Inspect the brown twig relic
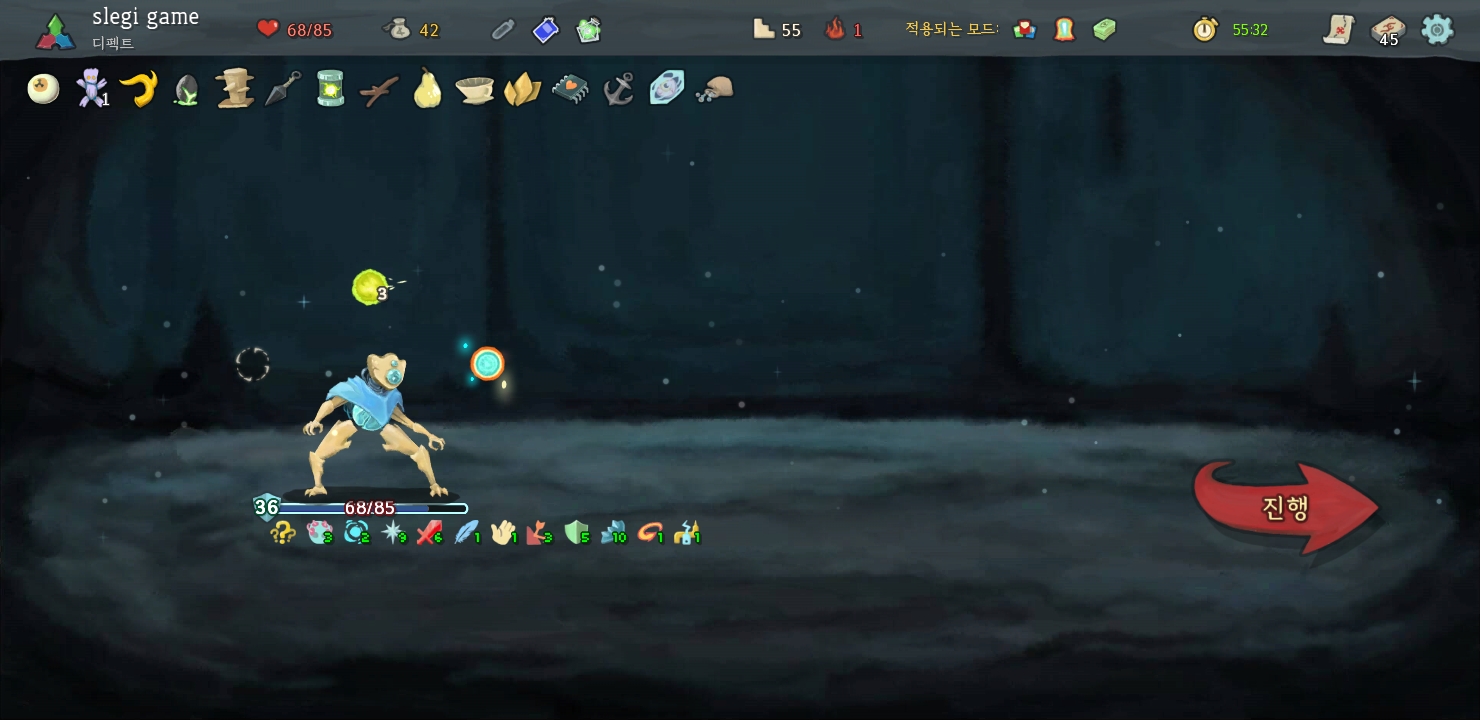The width and height of the screenshot is (1480, 720). [379, 90]
